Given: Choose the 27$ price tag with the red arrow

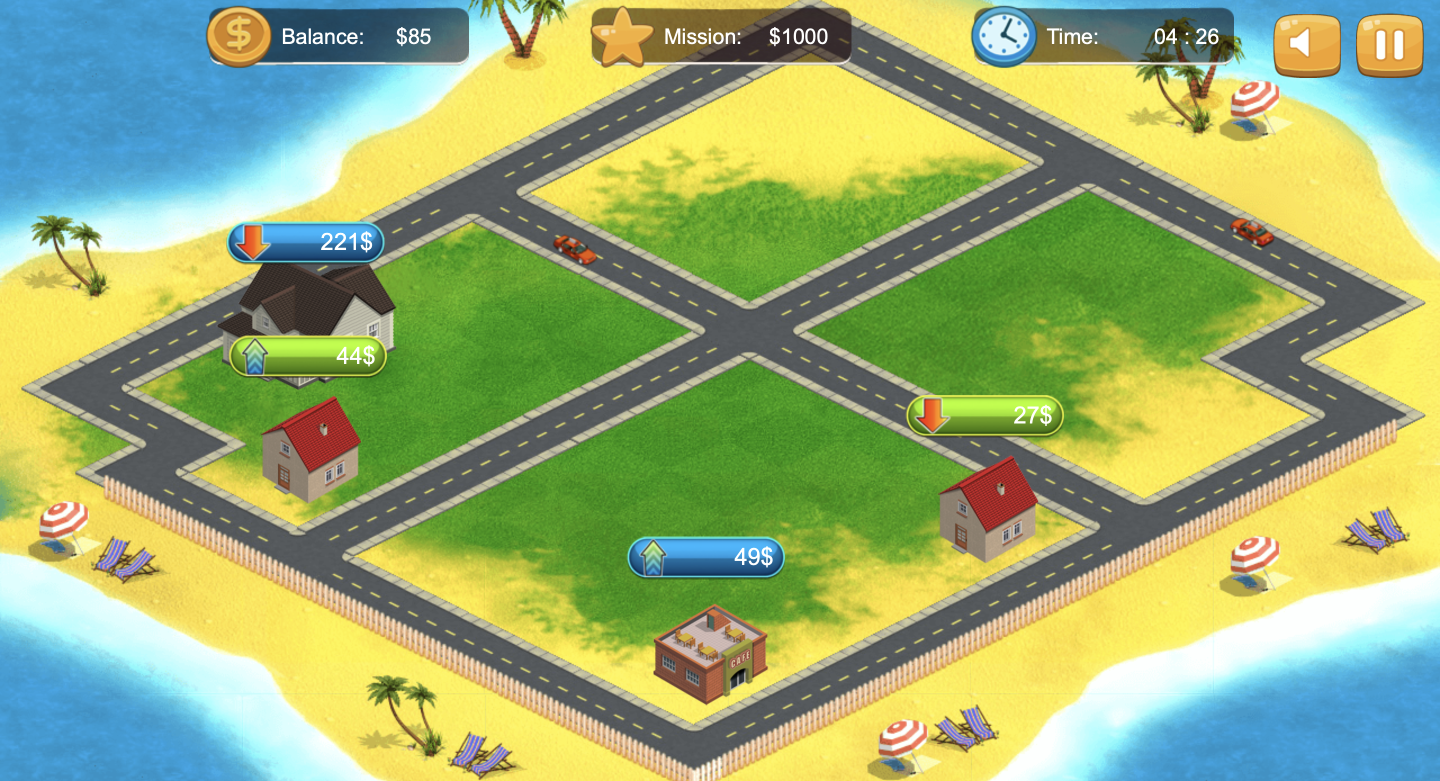Looking at the screenshot, I should [985, 415].
